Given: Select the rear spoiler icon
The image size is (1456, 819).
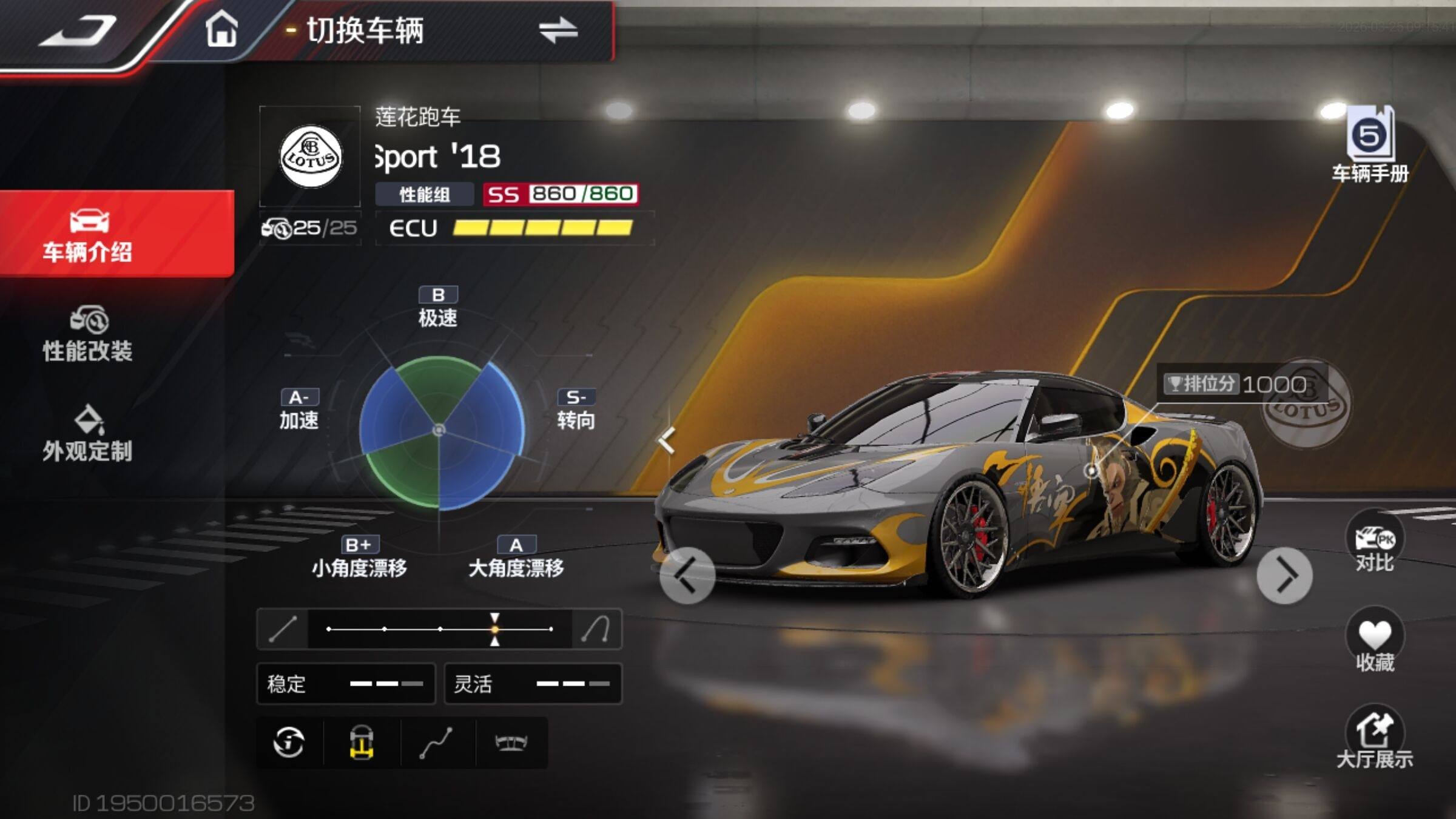Looking at the screenshot, I should tap(511, 742).
